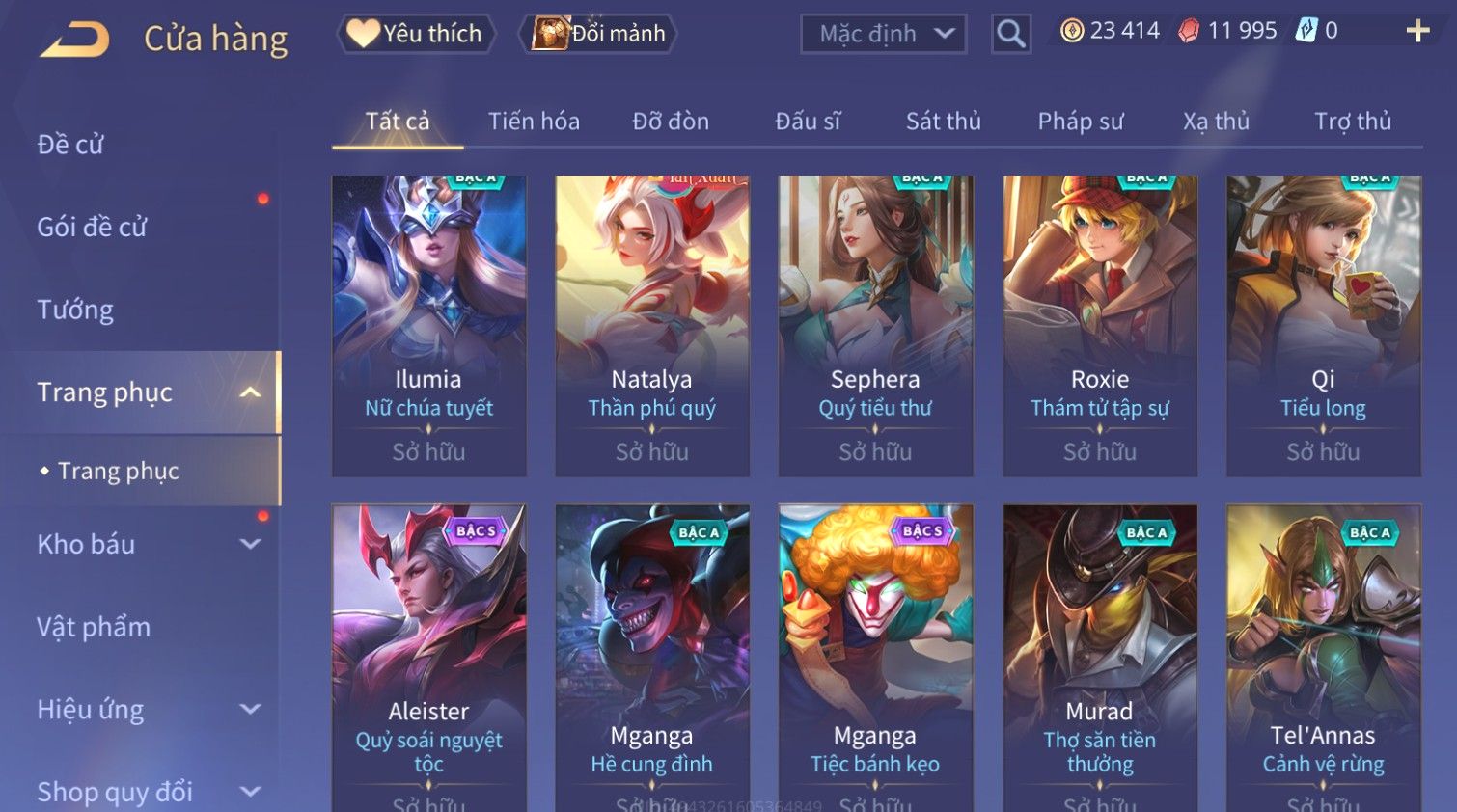Open the Tướng heroes menu
Image resolution: width=1457 pixels, height=812 pixels.
75,310
